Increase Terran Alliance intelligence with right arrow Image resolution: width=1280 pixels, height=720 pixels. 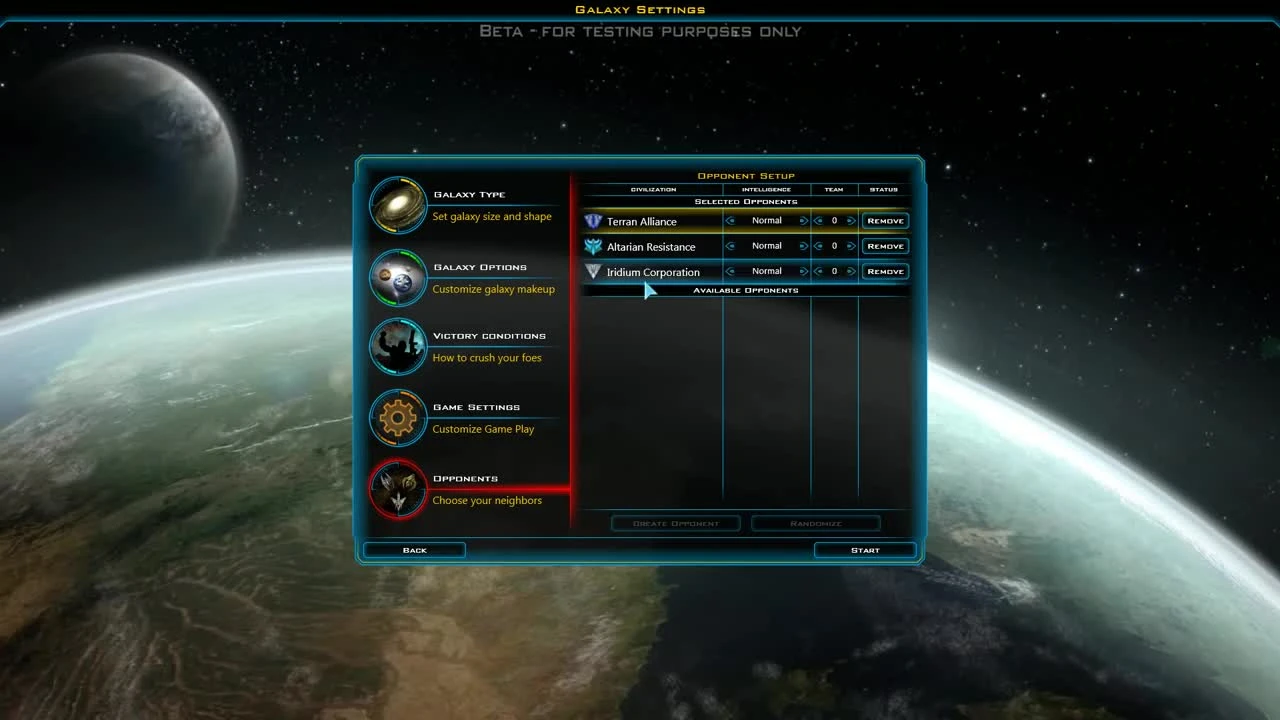tap(802, 220)
